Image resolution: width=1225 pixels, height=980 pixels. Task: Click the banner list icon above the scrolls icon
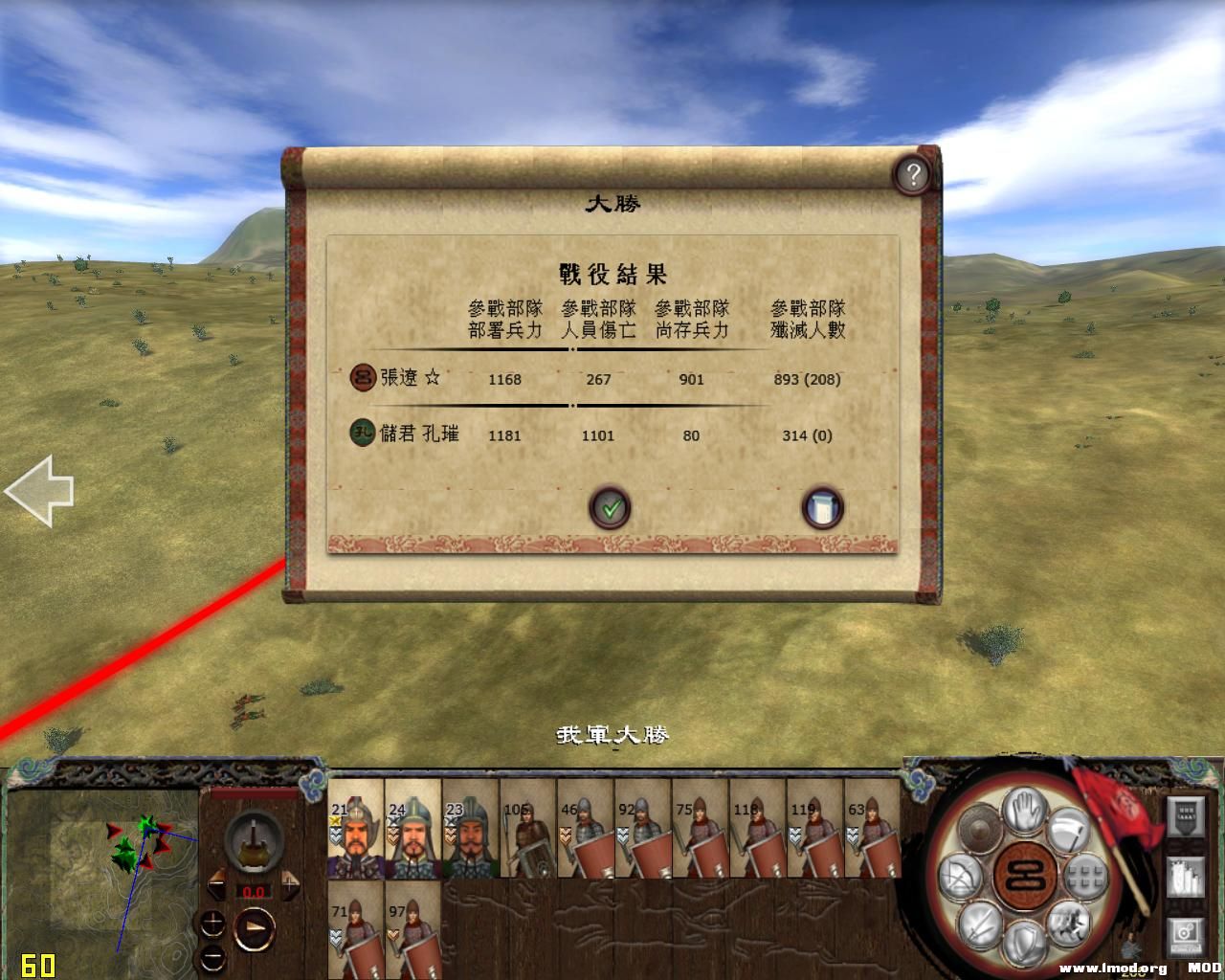click(1185, 814)
